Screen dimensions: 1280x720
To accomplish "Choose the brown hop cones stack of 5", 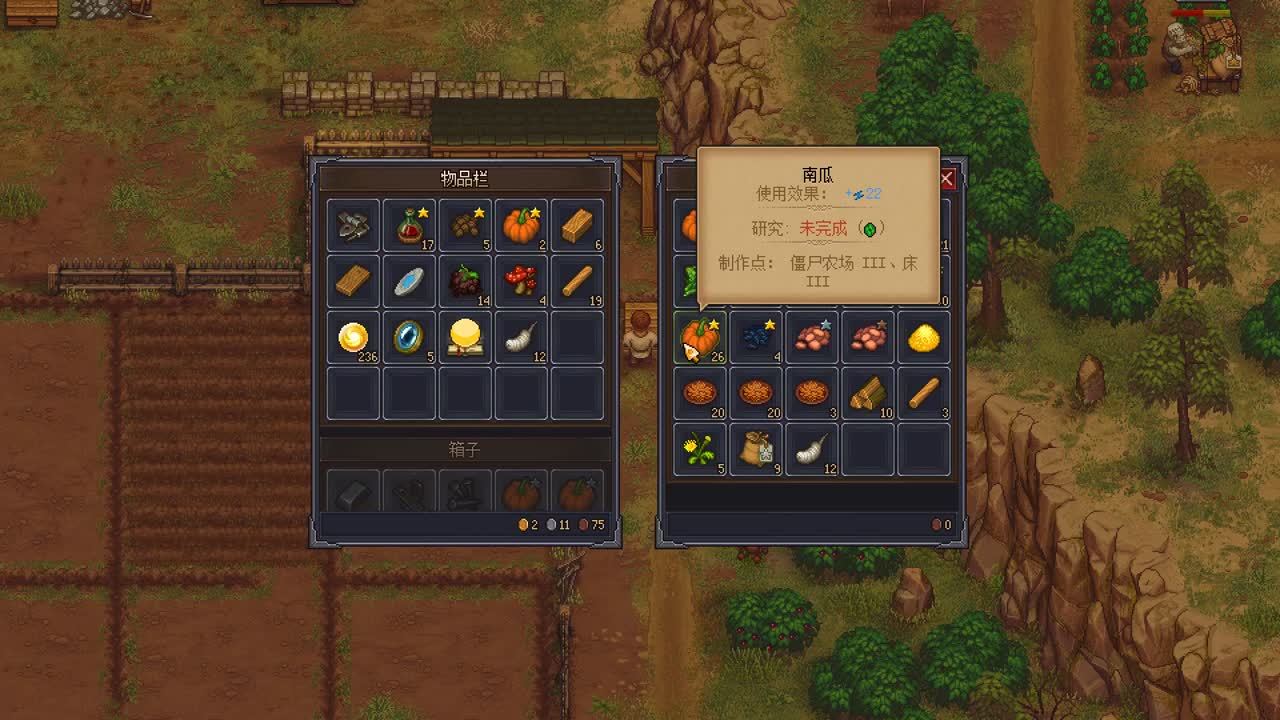I will click(x=465, y=225).
